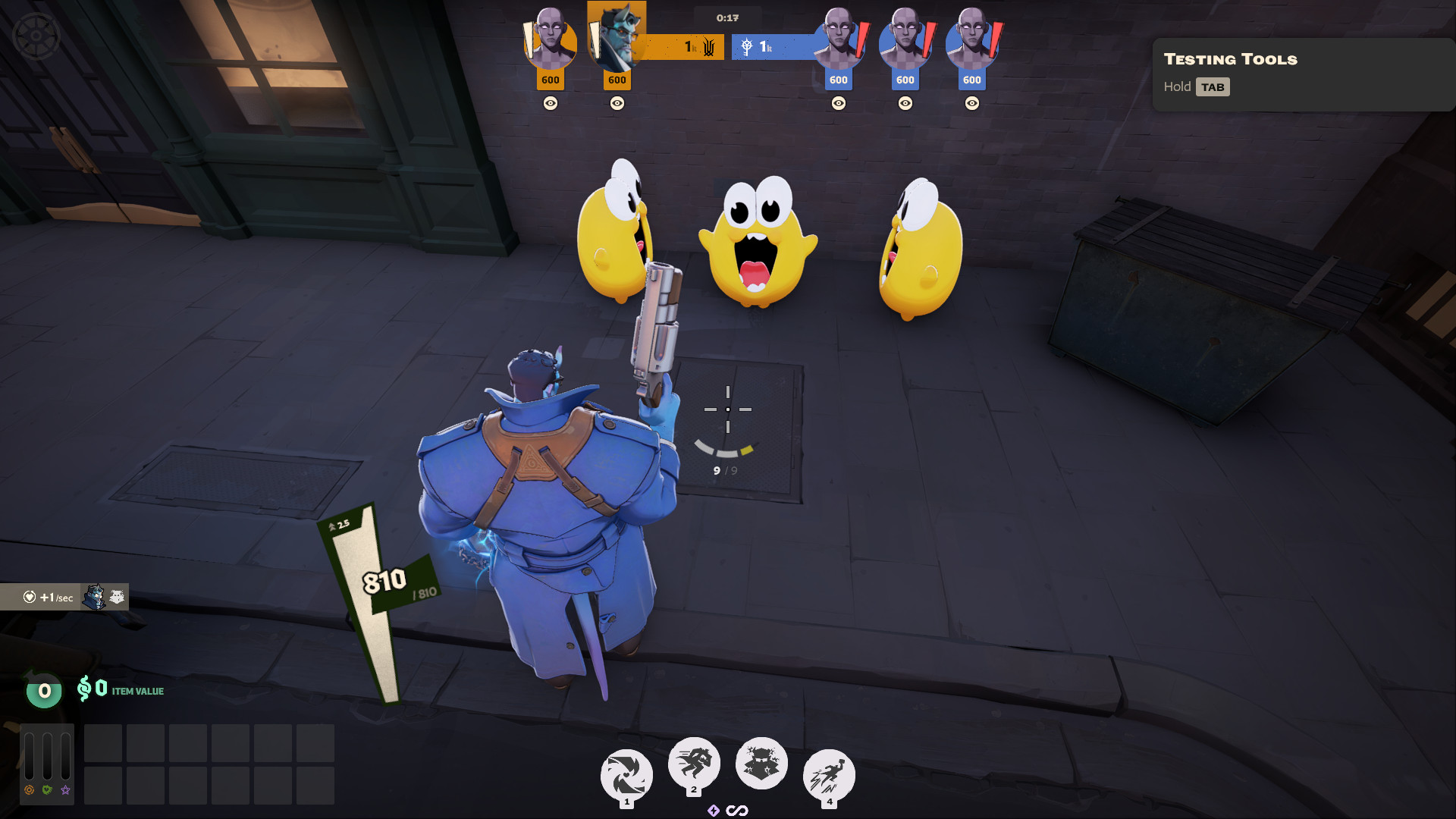Select the goggled hero portrait in top bar
The height and width of the screenshot is (819, 1456).
(617, 36)
